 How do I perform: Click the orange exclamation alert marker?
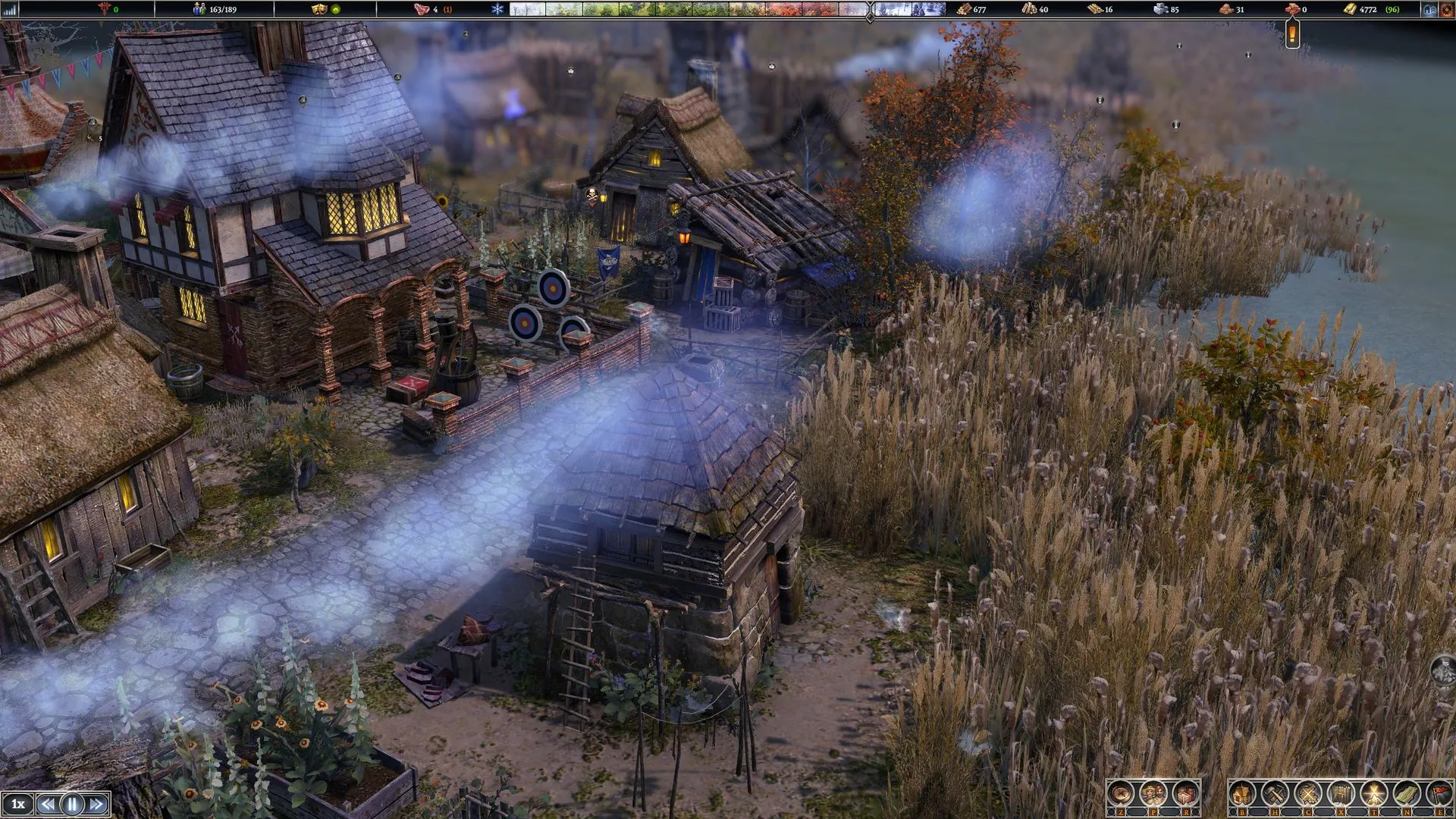1292,33
